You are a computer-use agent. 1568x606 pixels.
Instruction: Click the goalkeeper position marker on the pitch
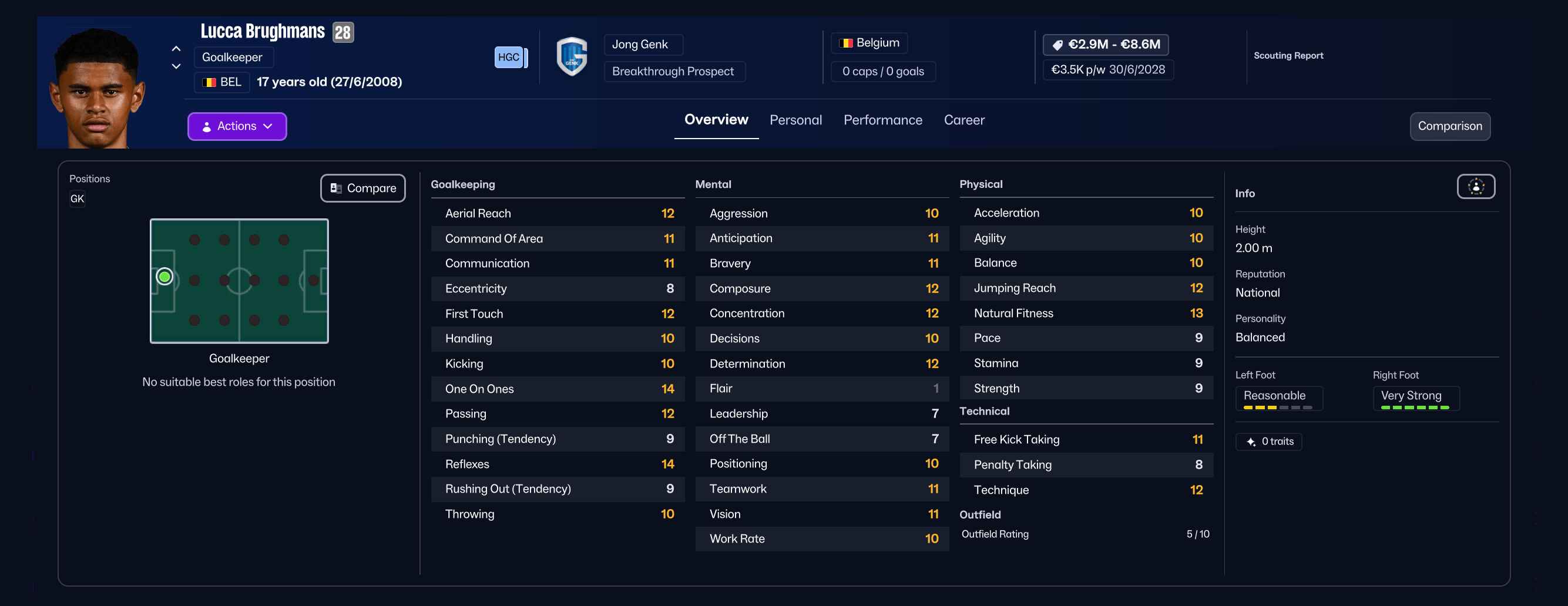(x=164, y=276)
